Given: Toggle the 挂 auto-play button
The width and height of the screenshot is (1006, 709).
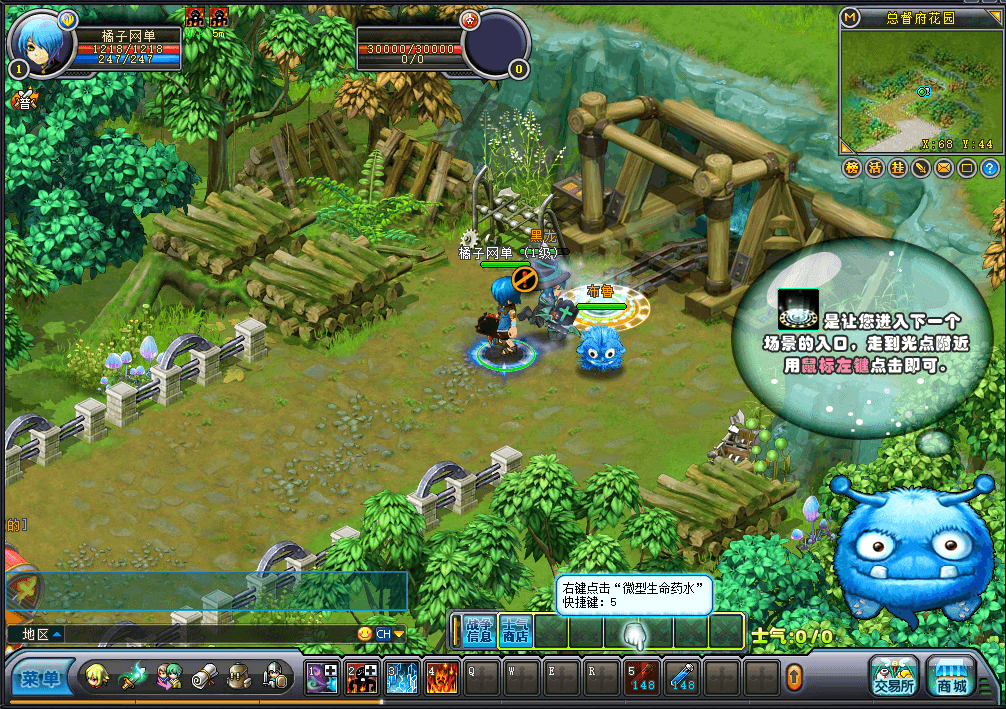Looking at the screenshot, I should pos(898,168).
